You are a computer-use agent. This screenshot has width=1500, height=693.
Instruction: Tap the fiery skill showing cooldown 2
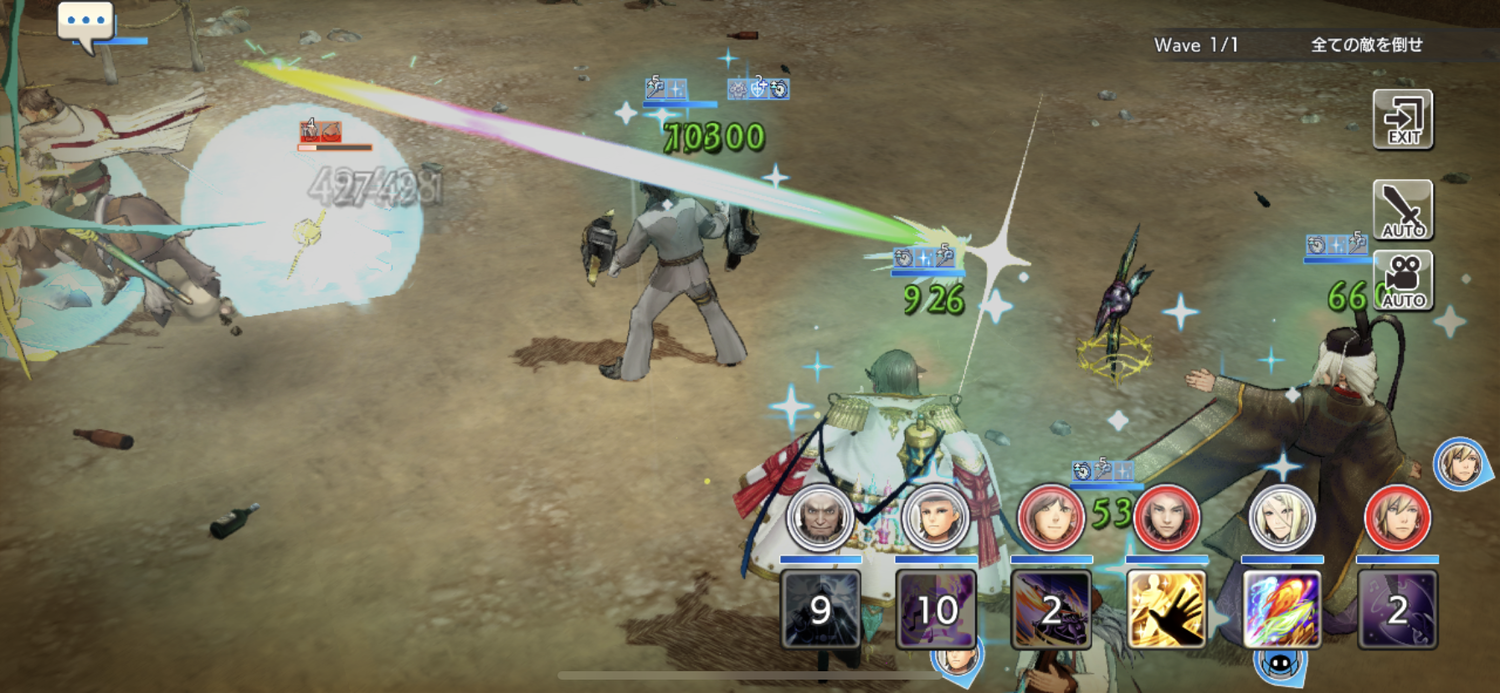1051,608
